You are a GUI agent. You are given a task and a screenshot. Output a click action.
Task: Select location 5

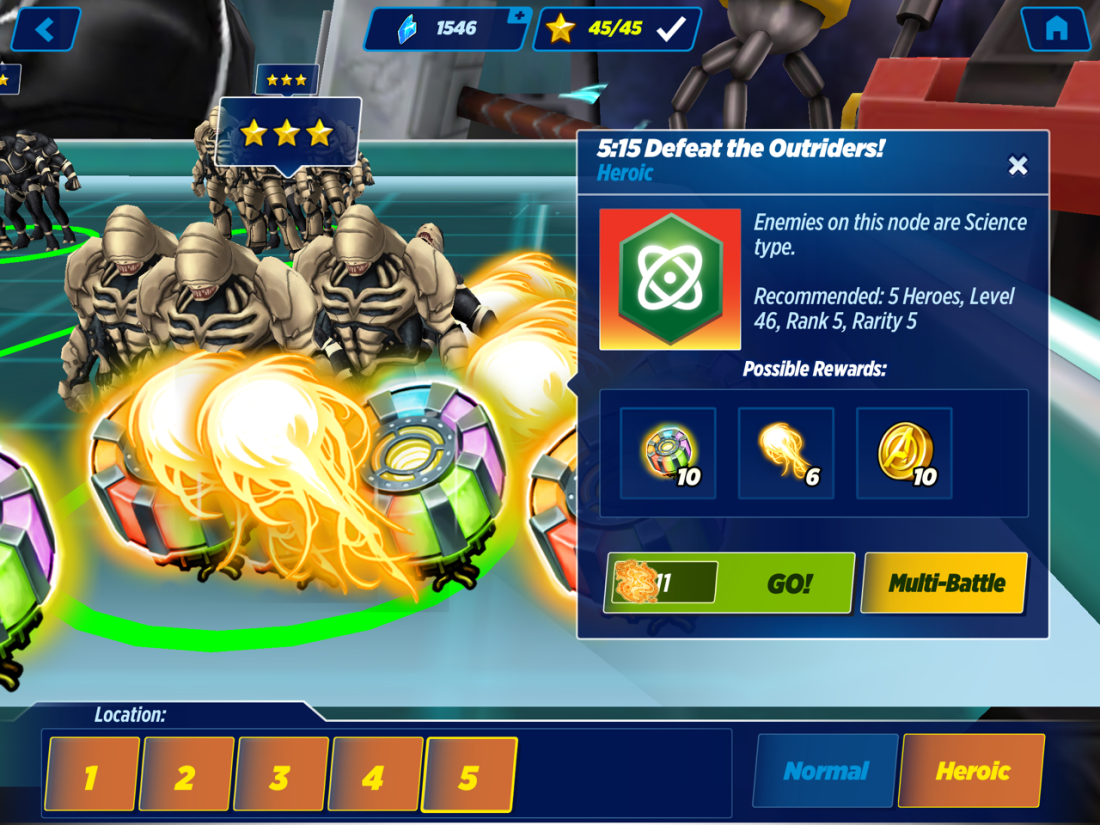[x=469, y=774]
